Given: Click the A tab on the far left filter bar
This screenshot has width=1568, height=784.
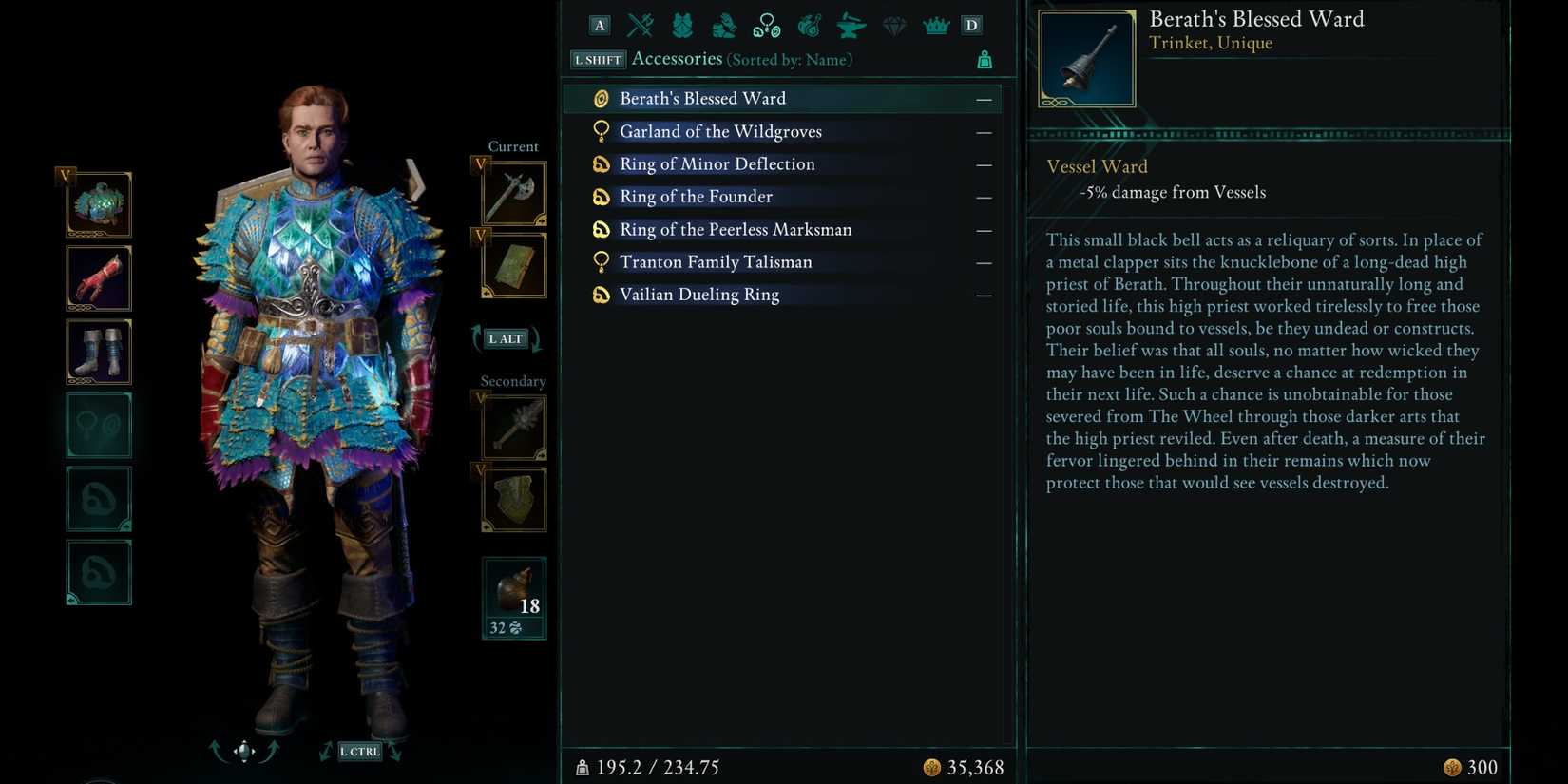Looking at the screenshot, I should pyautogui.click(x=599, y=25).
